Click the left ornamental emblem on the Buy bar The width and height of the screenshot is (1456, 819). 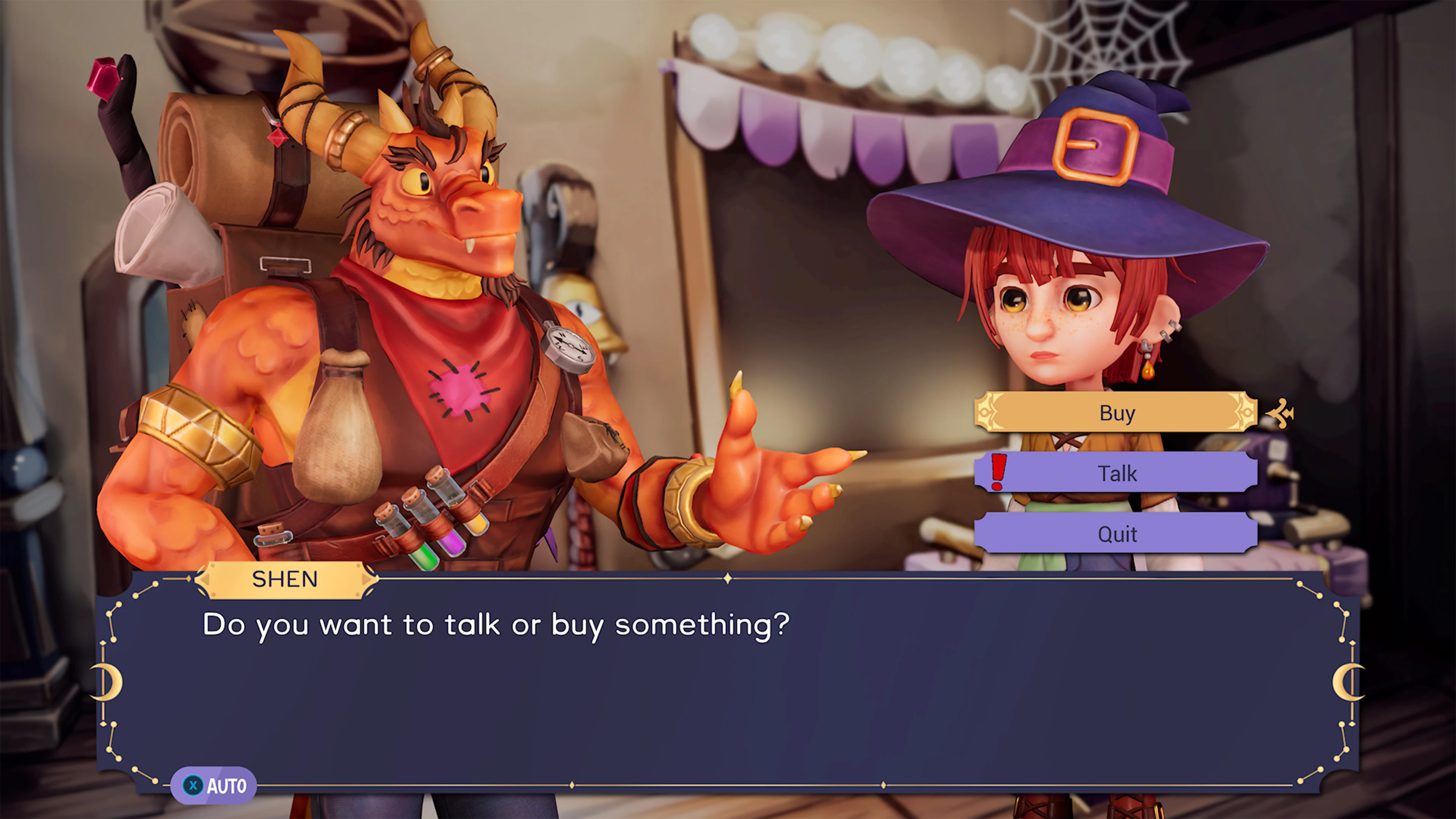click(x=986, y=412)
